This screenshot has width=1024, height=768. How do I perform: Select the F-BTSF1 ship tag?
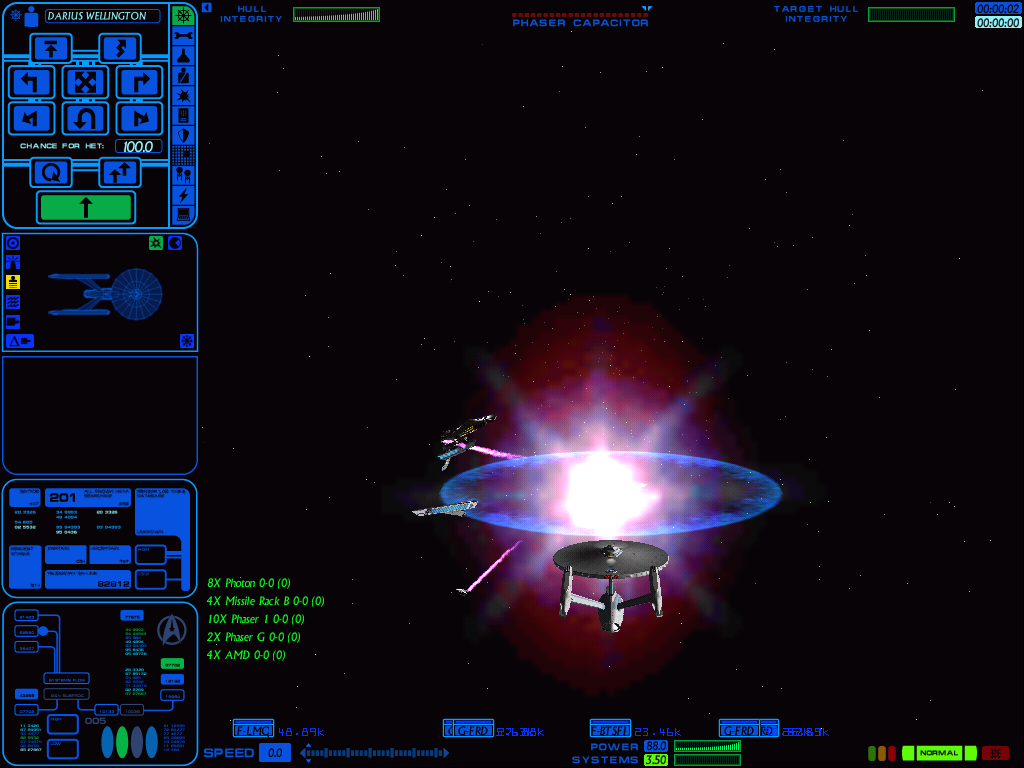point(610,730)
